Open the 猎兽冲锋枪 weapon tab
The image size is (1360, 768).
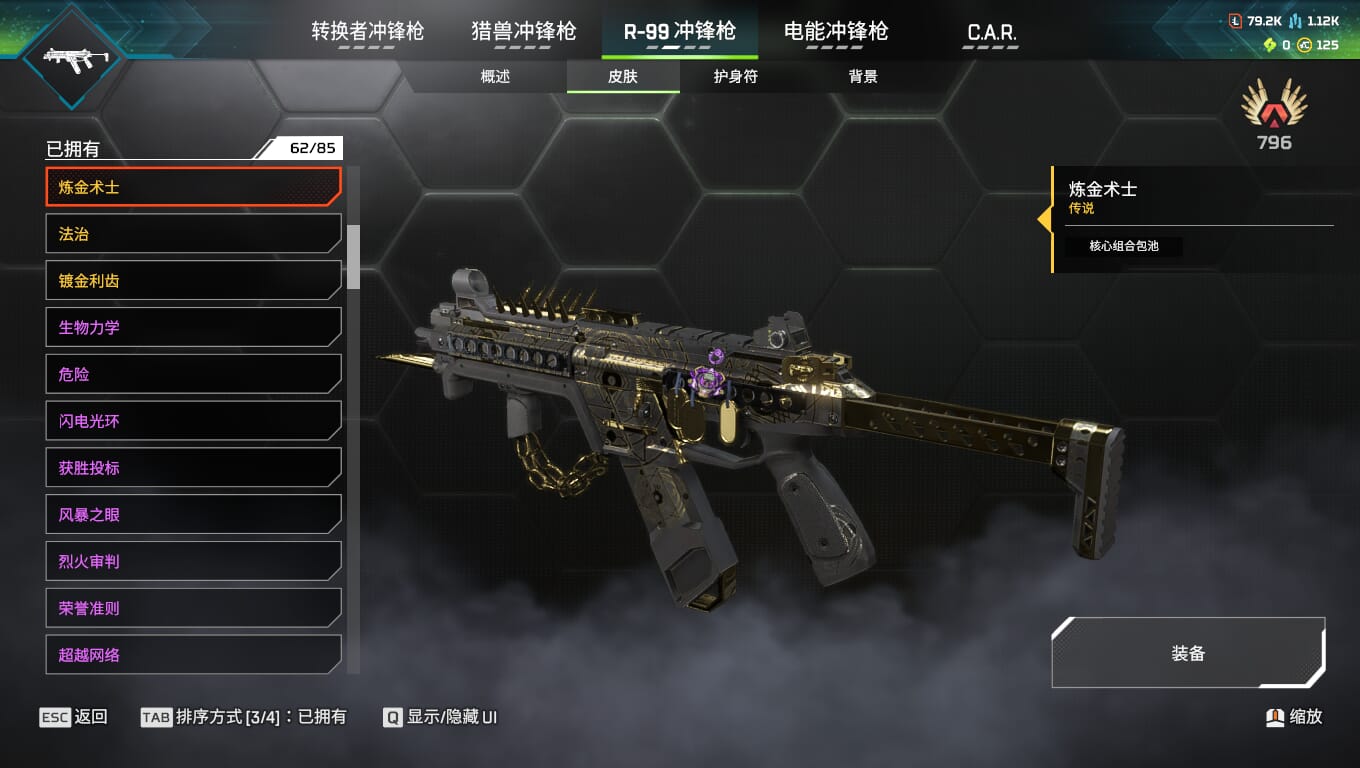pos(524,32)
